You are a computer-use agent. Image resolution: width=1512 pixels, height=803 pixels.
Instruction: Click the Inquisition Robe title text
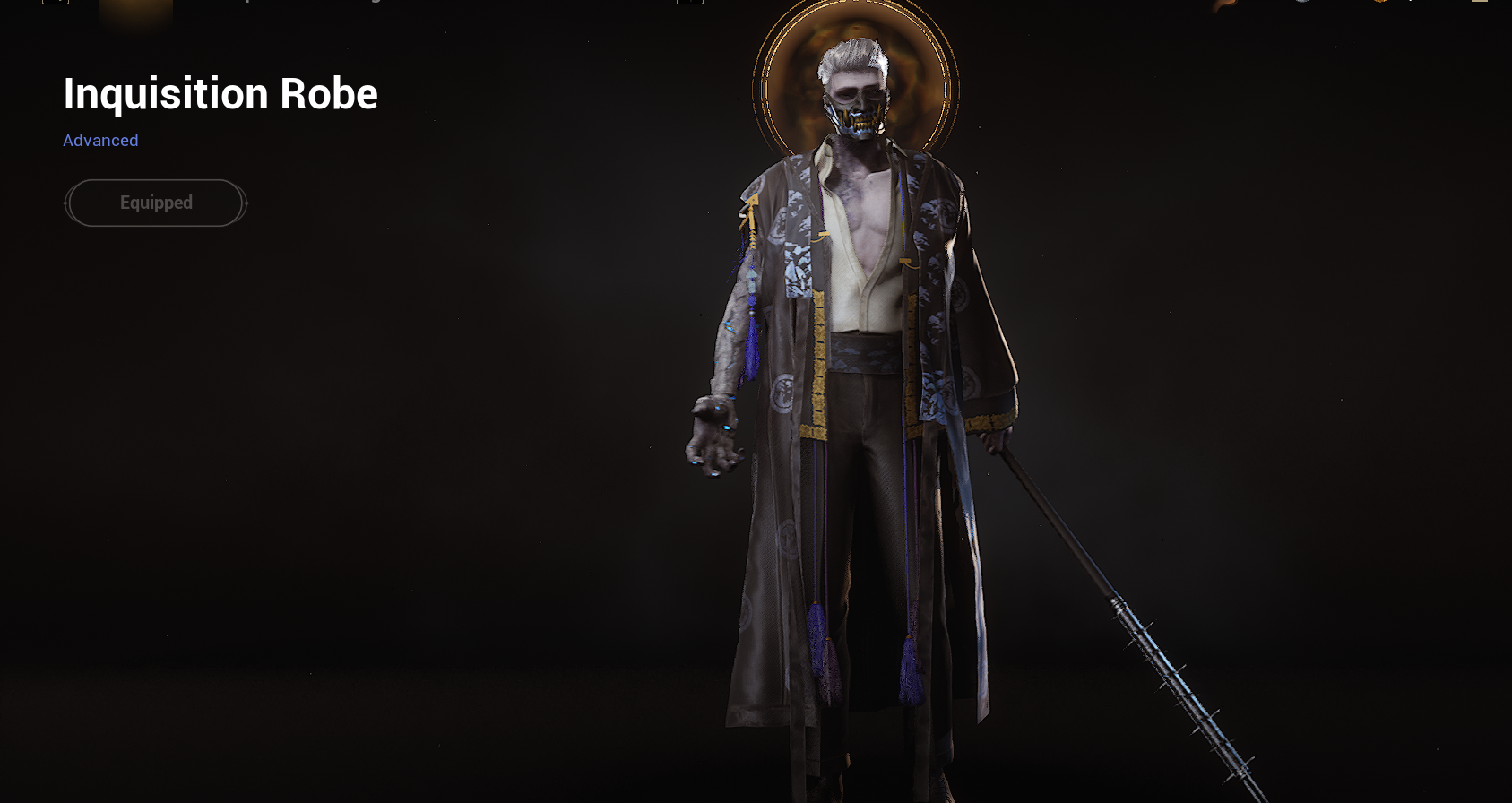[220, 93]
